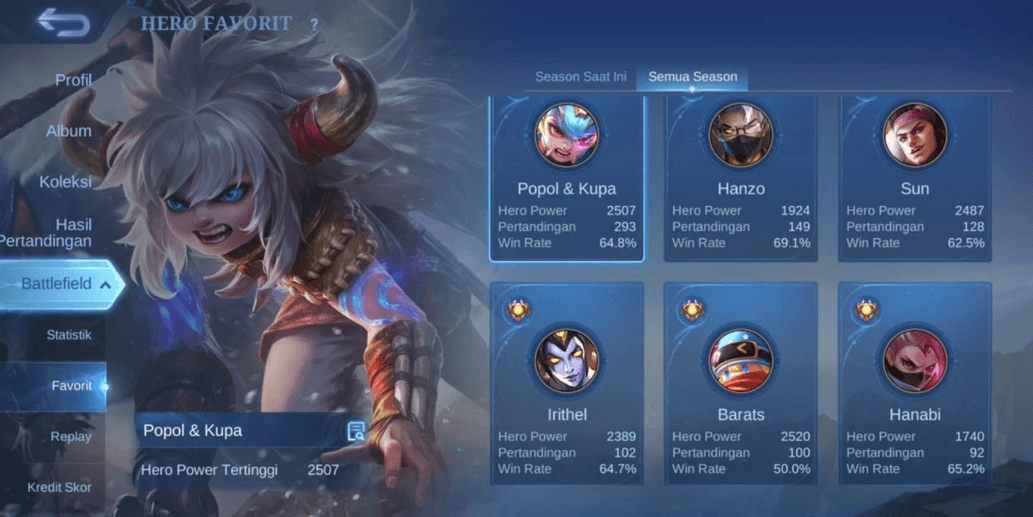Viewport: 1033px width, 517px height.
Task: Go to the Koleksi menu
Action: [x=65, y=182]
